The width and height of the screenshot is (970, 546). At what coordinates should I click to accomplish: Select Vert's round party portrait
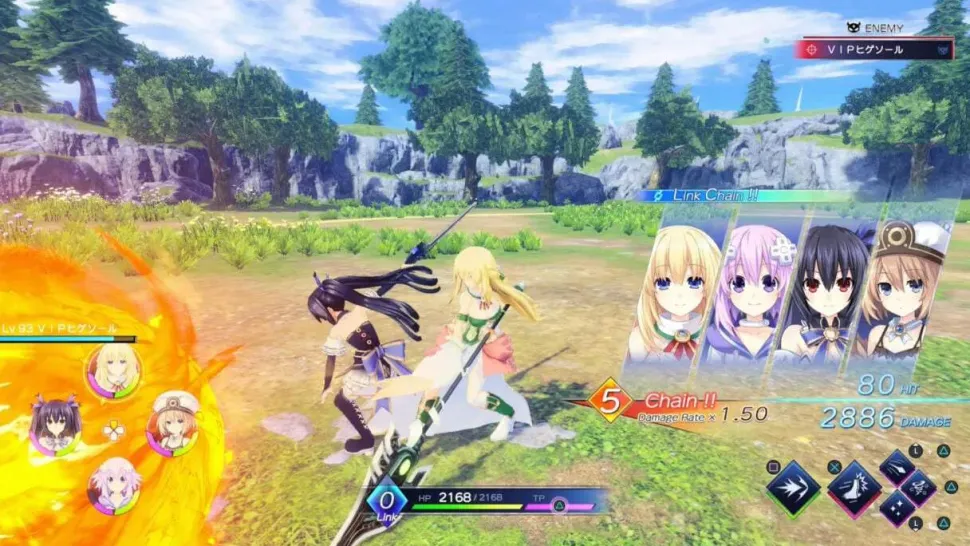click(113, 371)
